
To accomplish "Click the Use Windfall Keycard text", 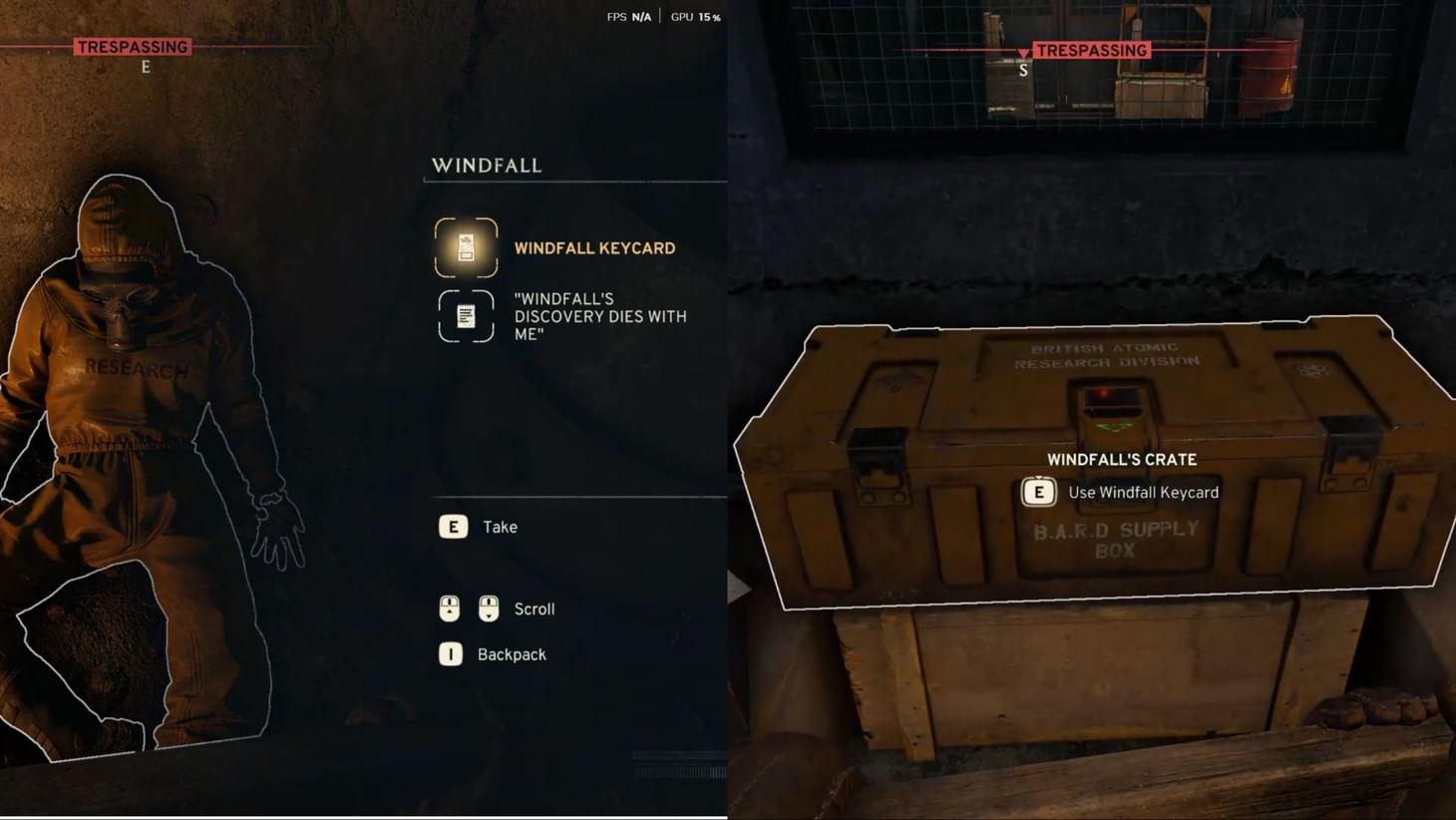I will (1143, 492).
